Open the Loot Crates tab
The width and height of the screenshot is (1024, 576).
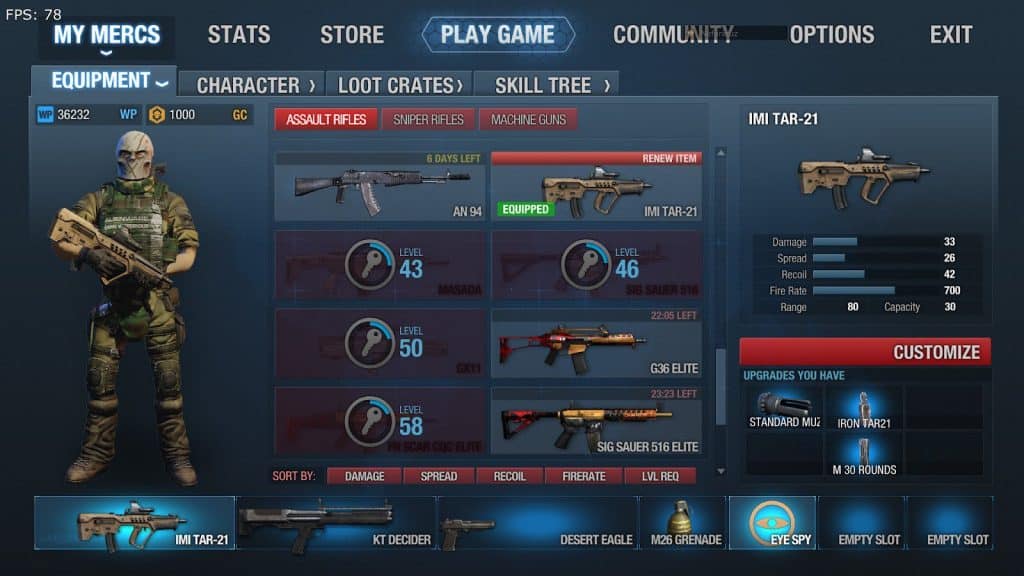400,85
